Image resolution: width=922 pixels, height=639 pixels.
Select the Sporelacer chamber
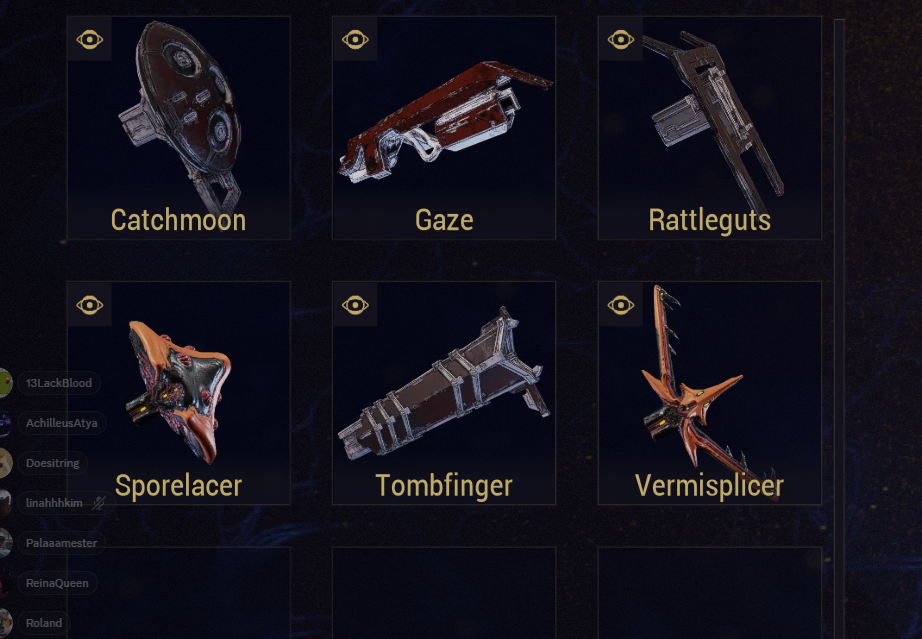pos(178,393)
